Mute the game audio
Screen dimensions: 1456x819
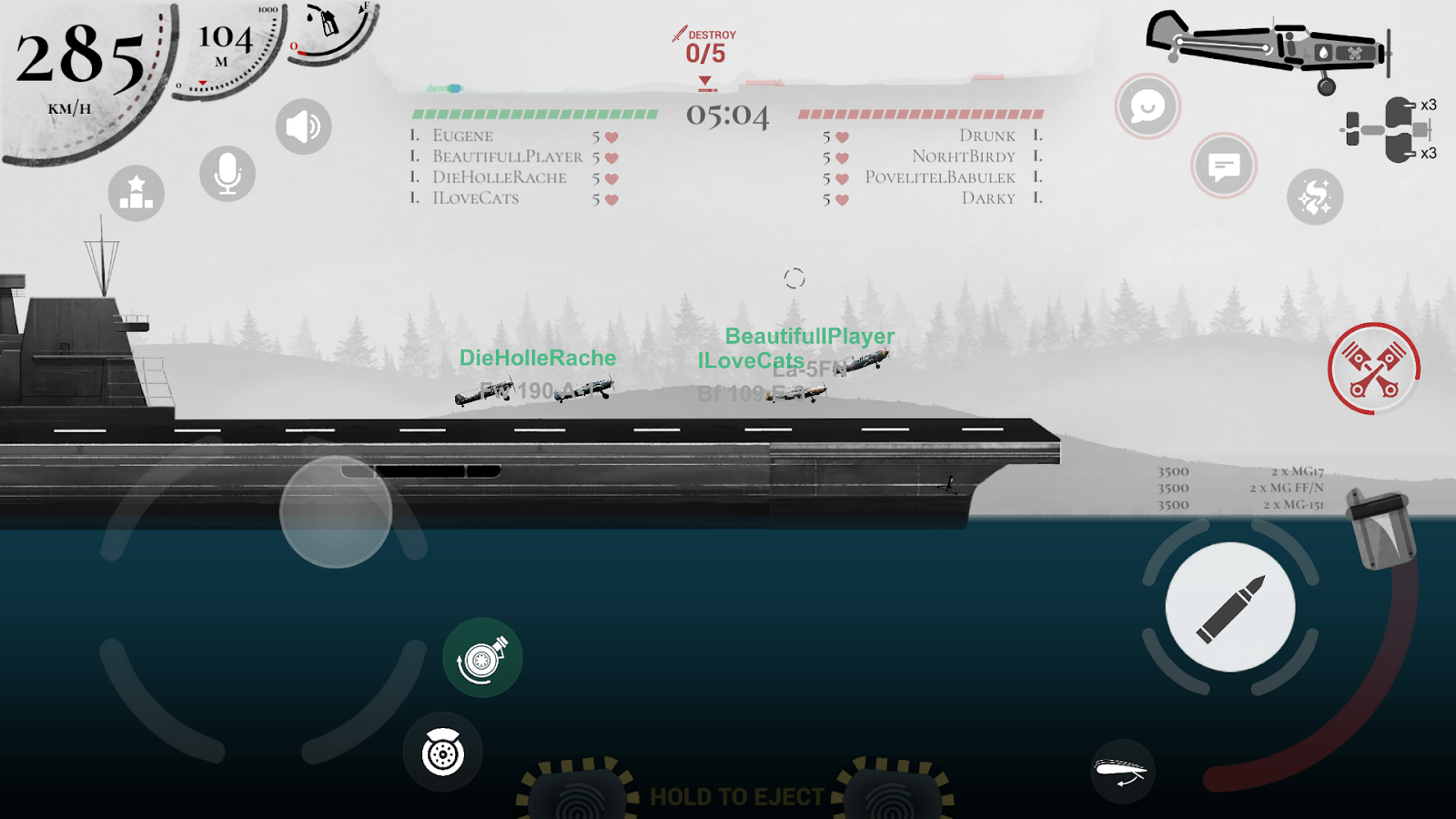(x=303, y=125)
